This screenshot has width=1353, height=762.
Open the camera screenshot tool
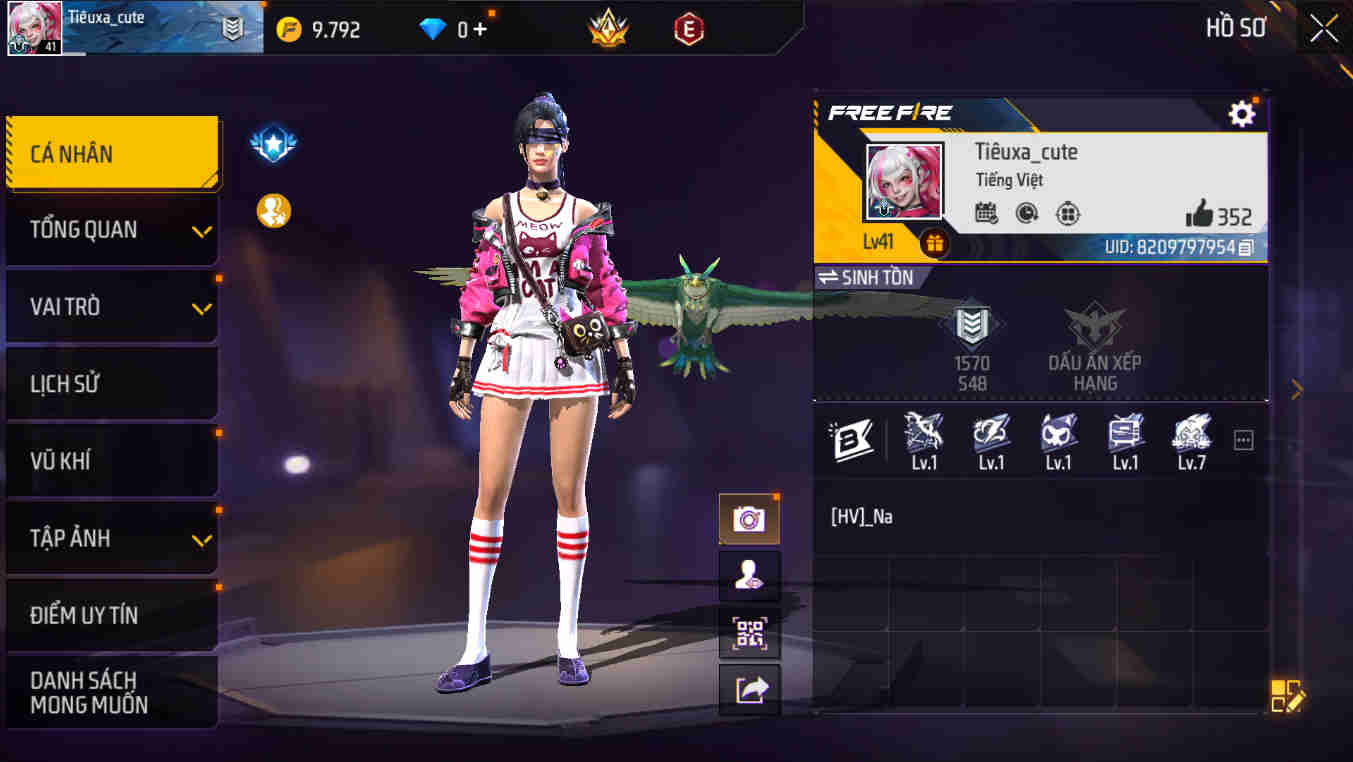[749, 518]
